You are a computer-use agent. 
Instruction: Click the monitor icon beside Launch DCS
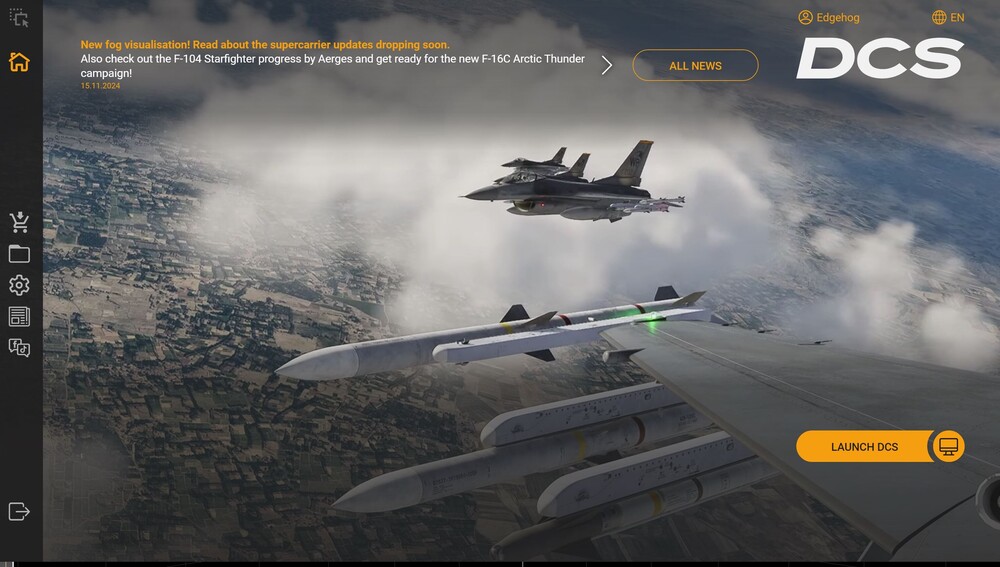coord(948,447)
